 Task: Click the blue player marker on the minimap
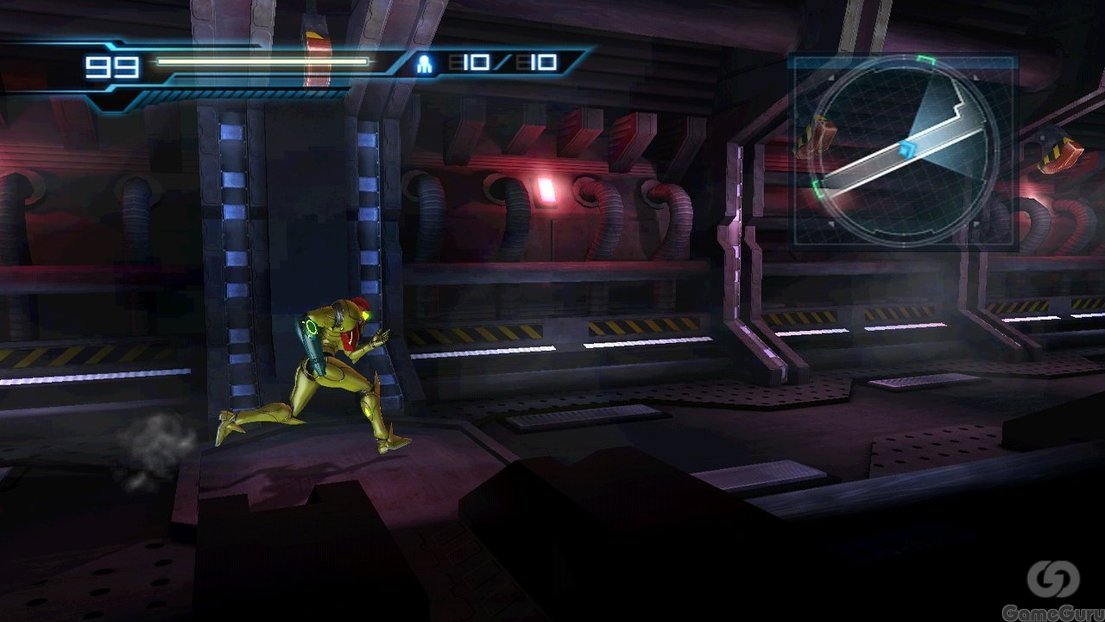tap(906, 149)
